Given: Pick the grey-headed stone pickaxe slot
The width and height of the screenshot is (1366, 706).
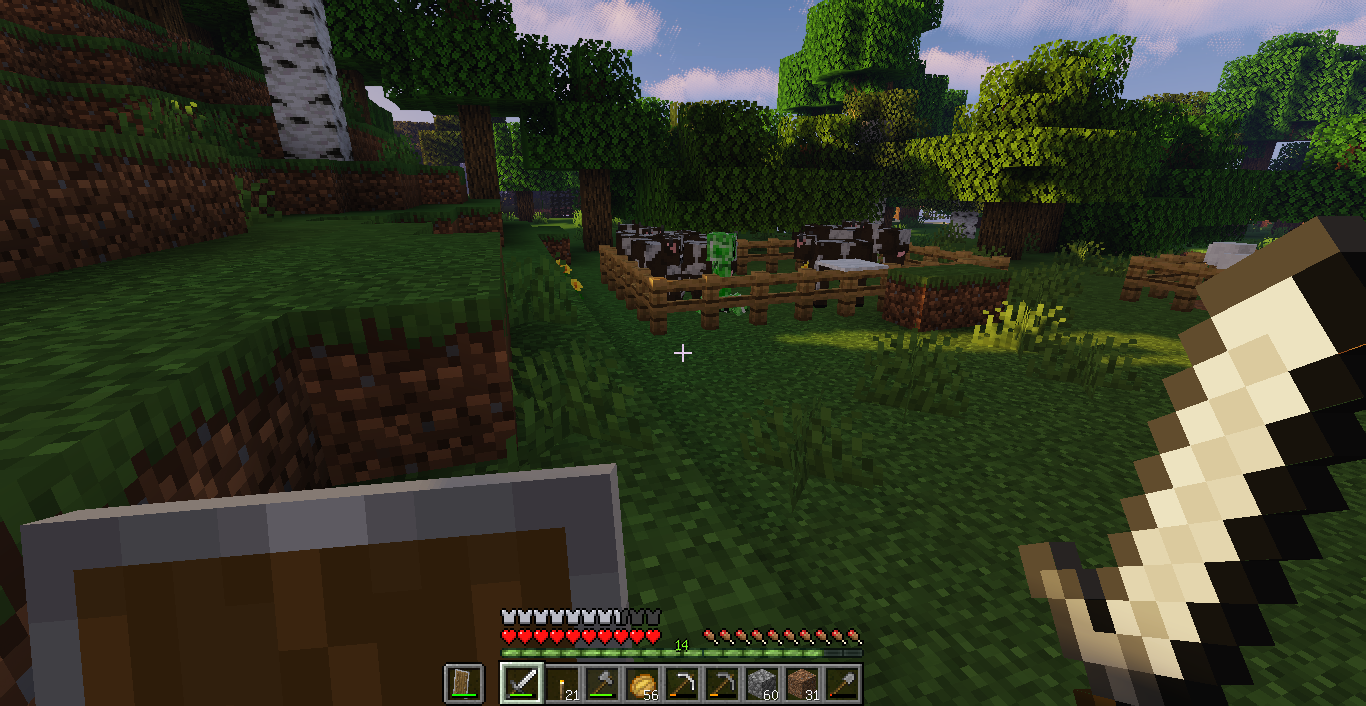Looking at the screenshot, I should (722, 684).
